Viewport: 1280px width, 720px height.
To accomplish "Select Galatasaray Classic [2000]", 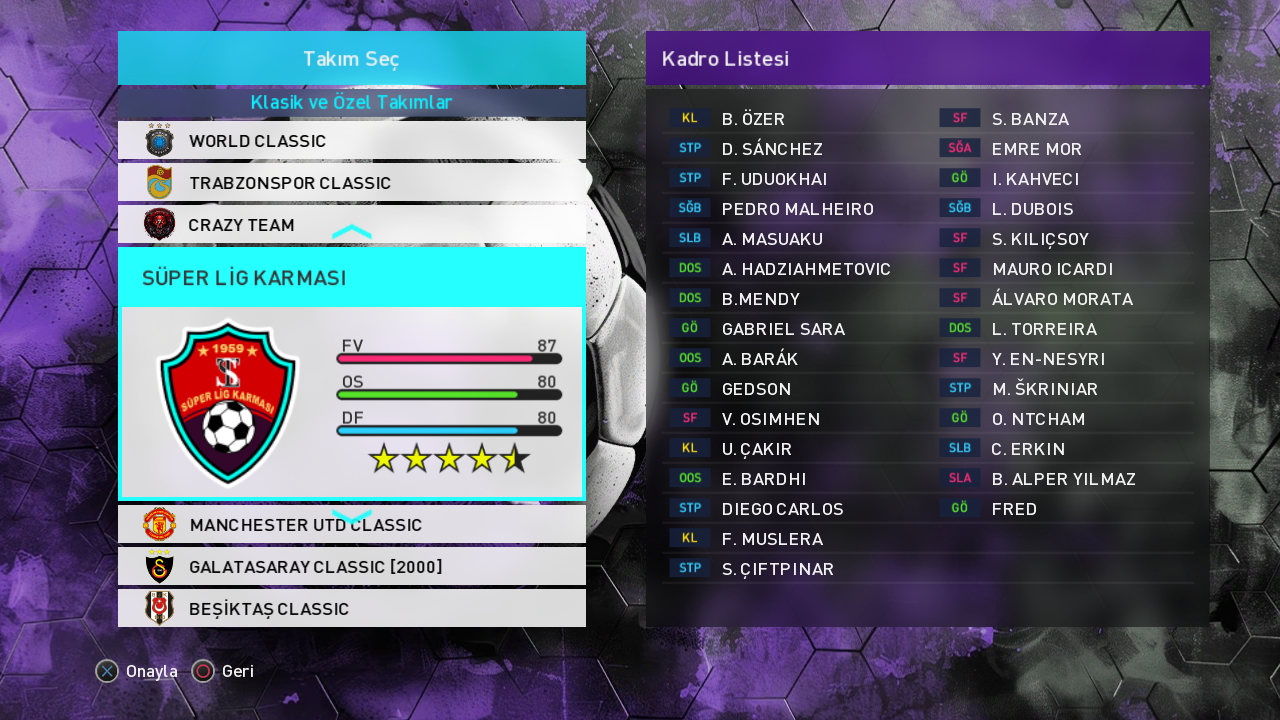I will pos(351,567).
